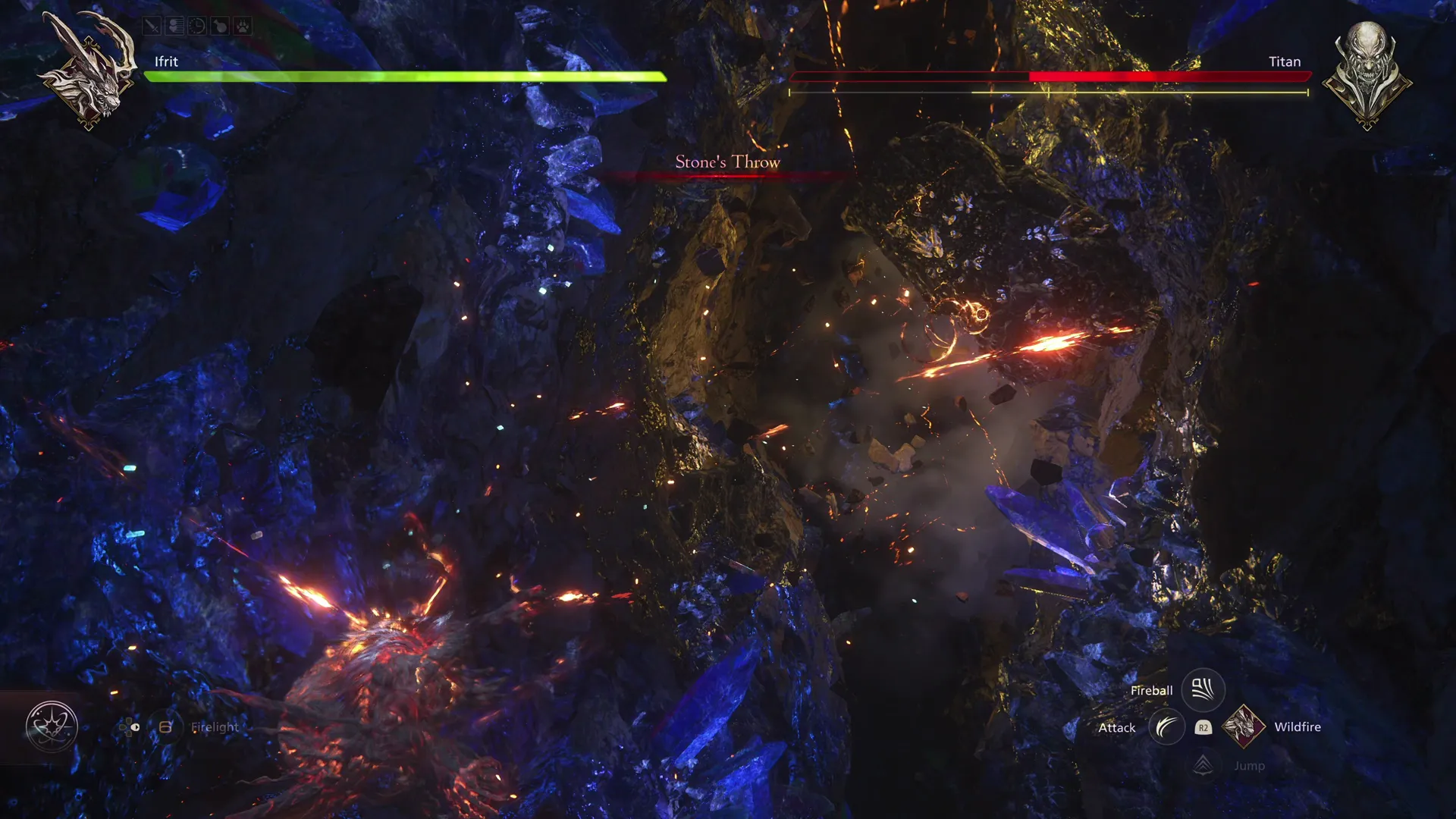Viewport: 1456px width, 819px height.
Task: Click the Firelight text label
Action: pyautogui.click(x=215, y=727)
